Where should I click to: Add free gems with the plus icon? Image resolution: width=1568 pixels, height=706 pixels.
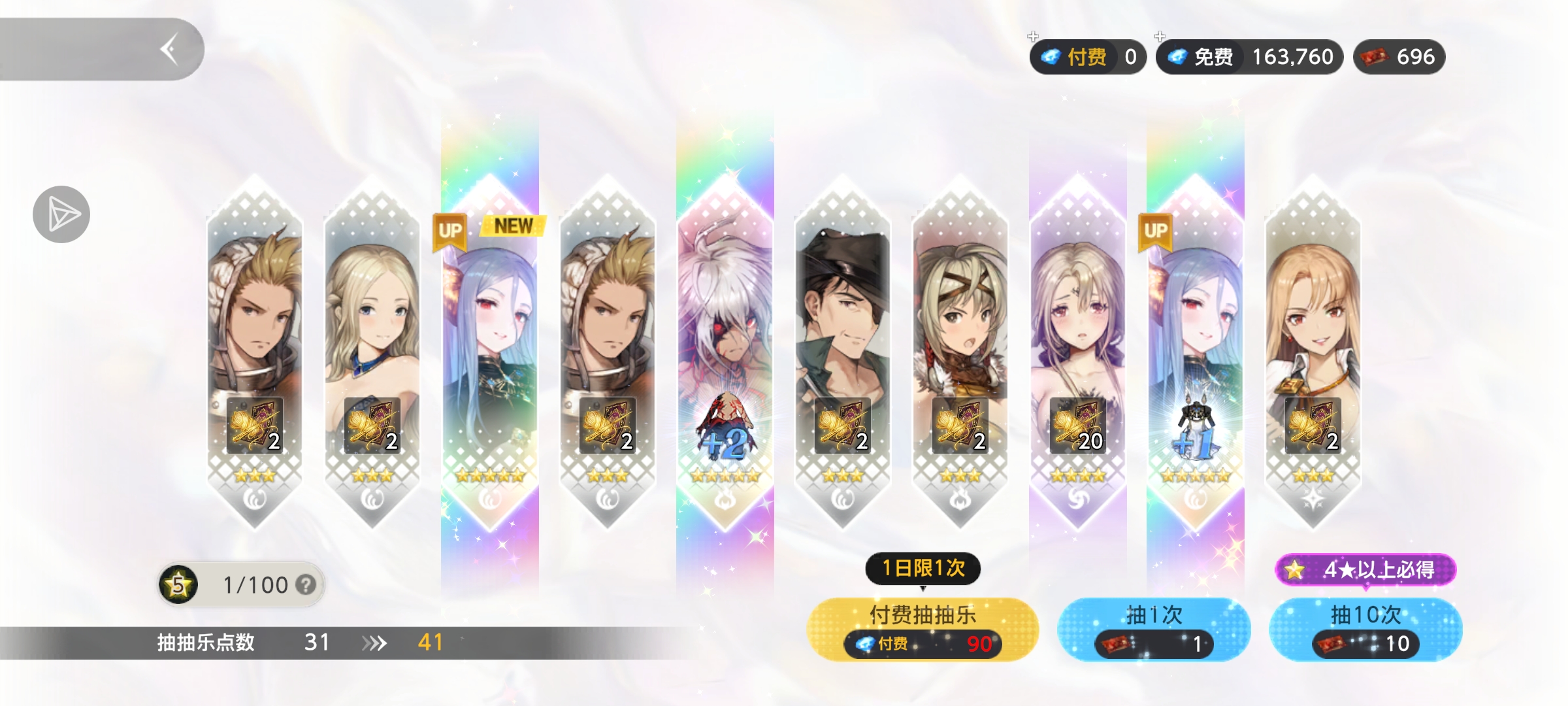[1160, 37]
